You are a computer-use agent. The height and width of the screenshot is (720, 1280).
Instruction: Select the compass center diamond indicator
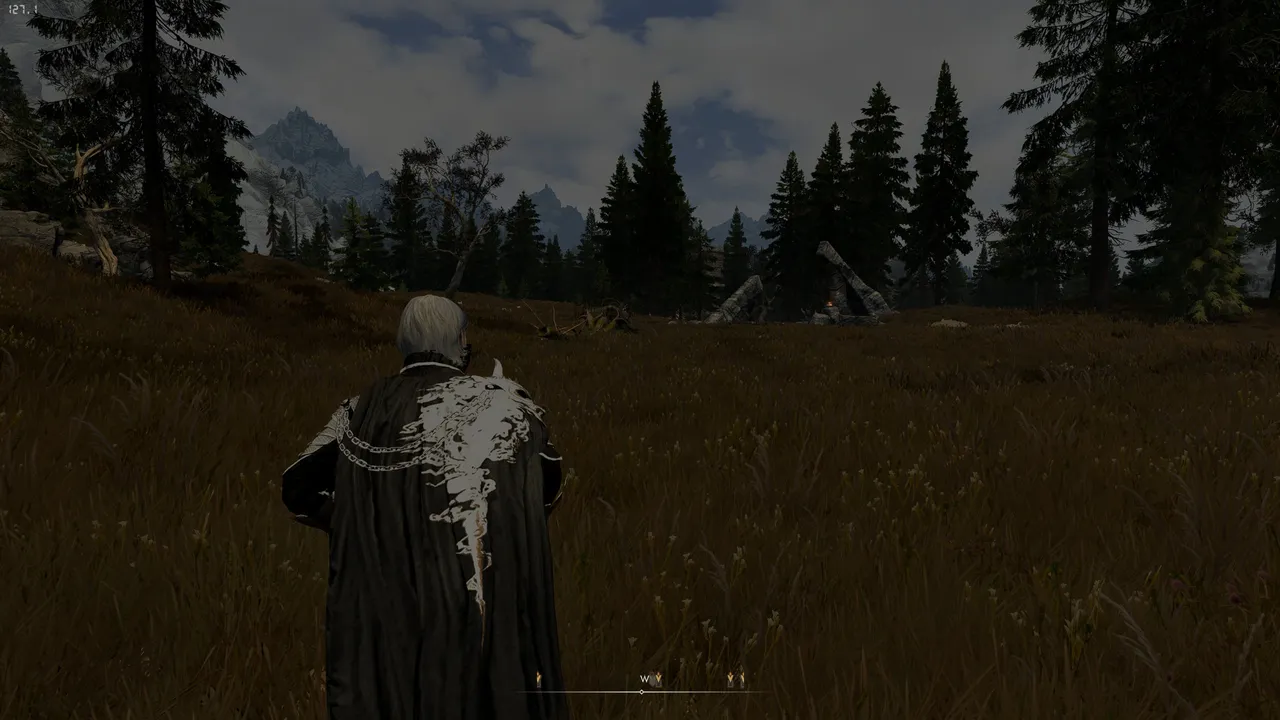(641, 691)
